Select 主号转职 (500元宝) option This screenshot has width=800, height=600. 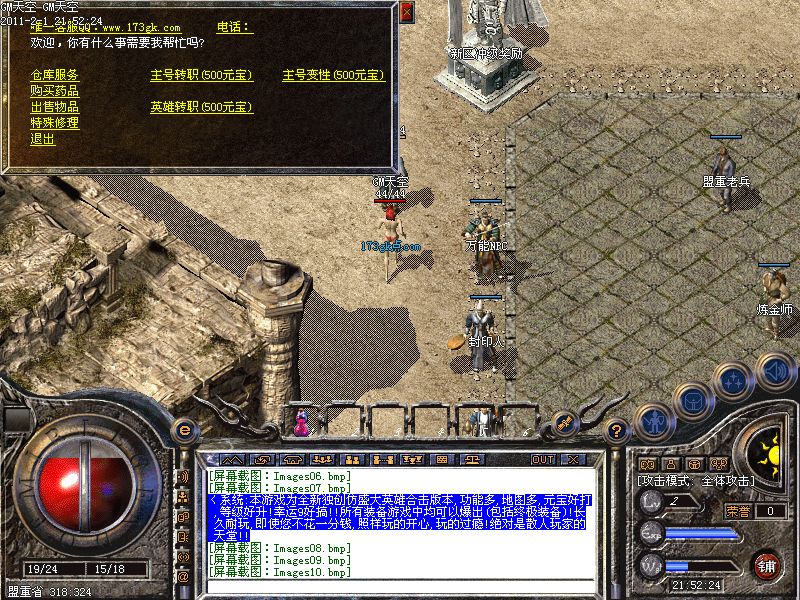(201, 75)
